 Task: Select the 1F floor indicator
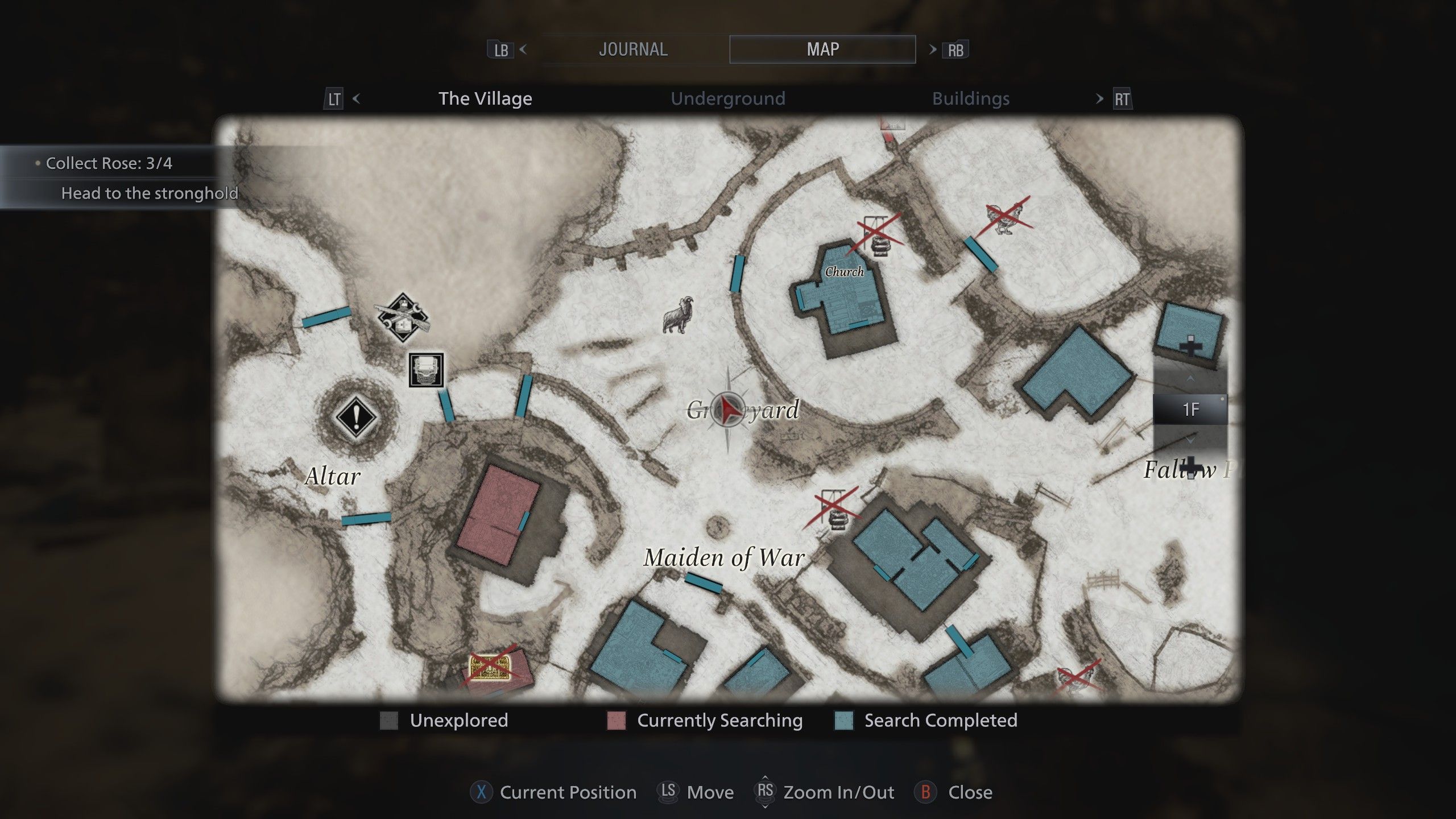click(1190, 409)
